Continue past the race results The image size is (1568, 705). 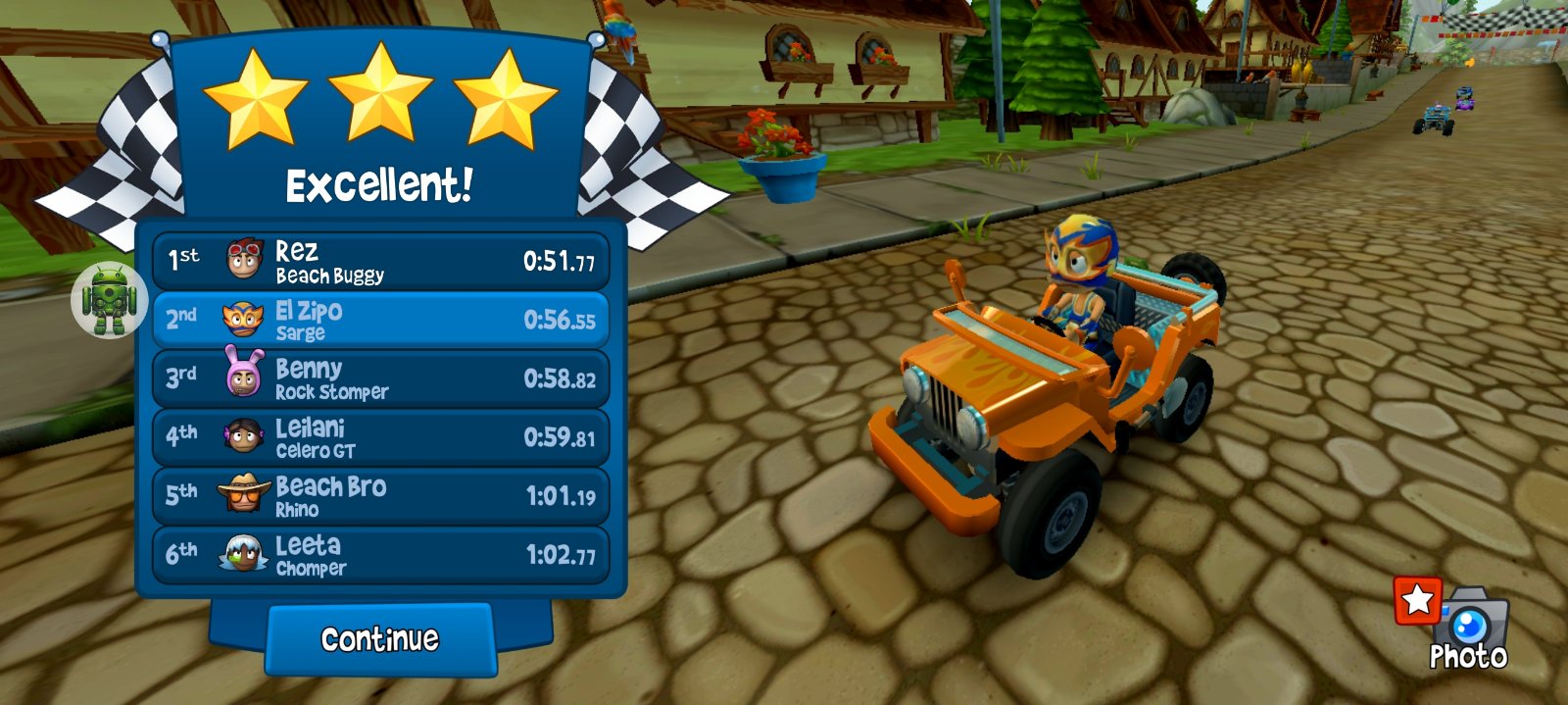(380, 639)
